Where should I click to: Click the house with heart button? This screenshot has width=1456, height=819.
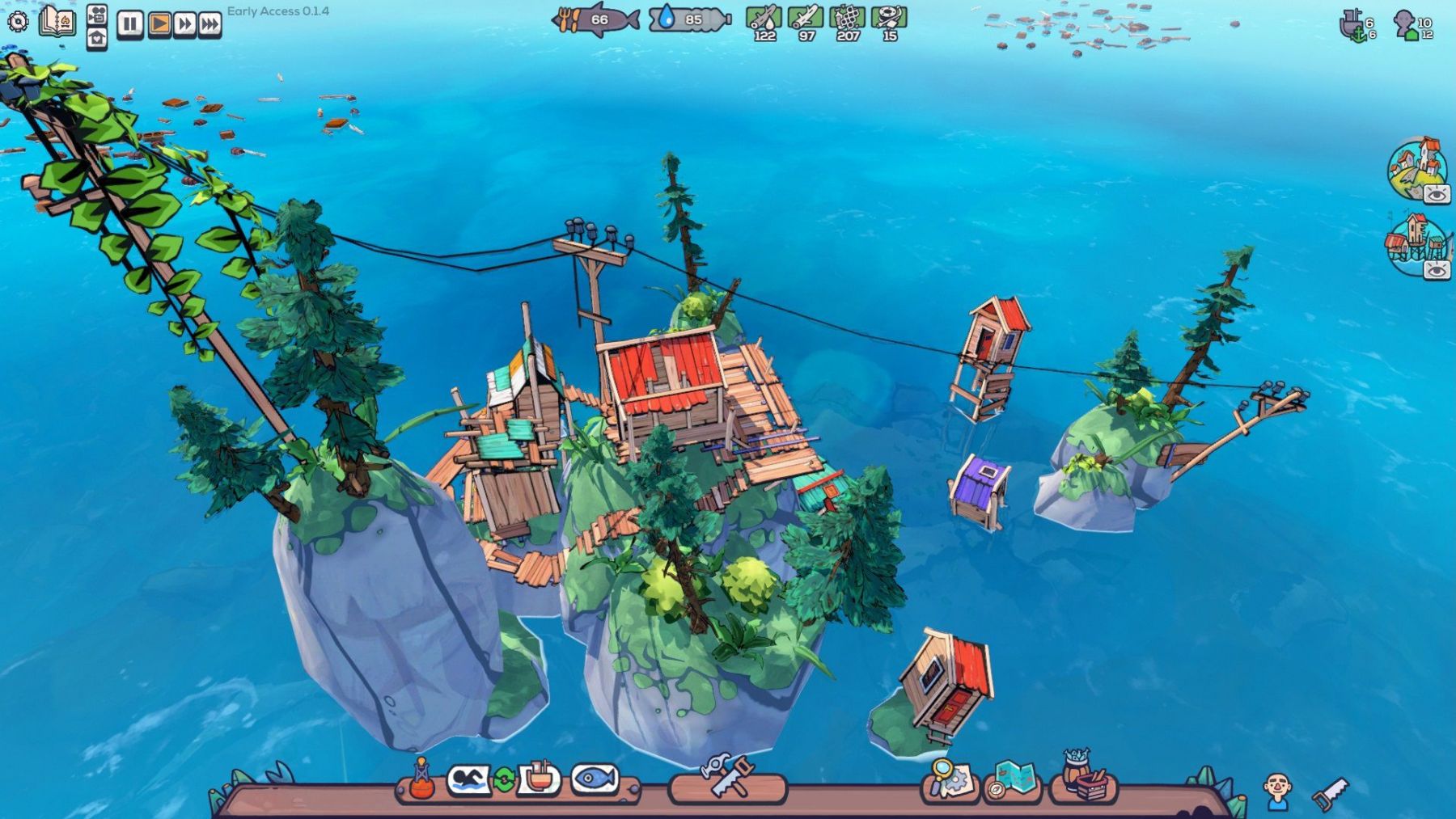point(97,38)
